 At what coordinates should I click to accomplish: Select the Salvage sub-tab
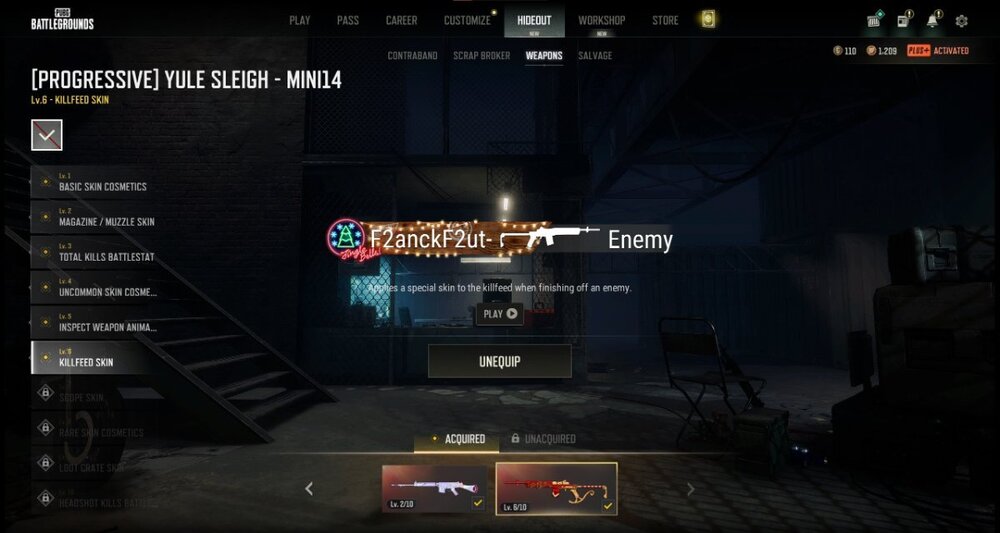[595, 56]
